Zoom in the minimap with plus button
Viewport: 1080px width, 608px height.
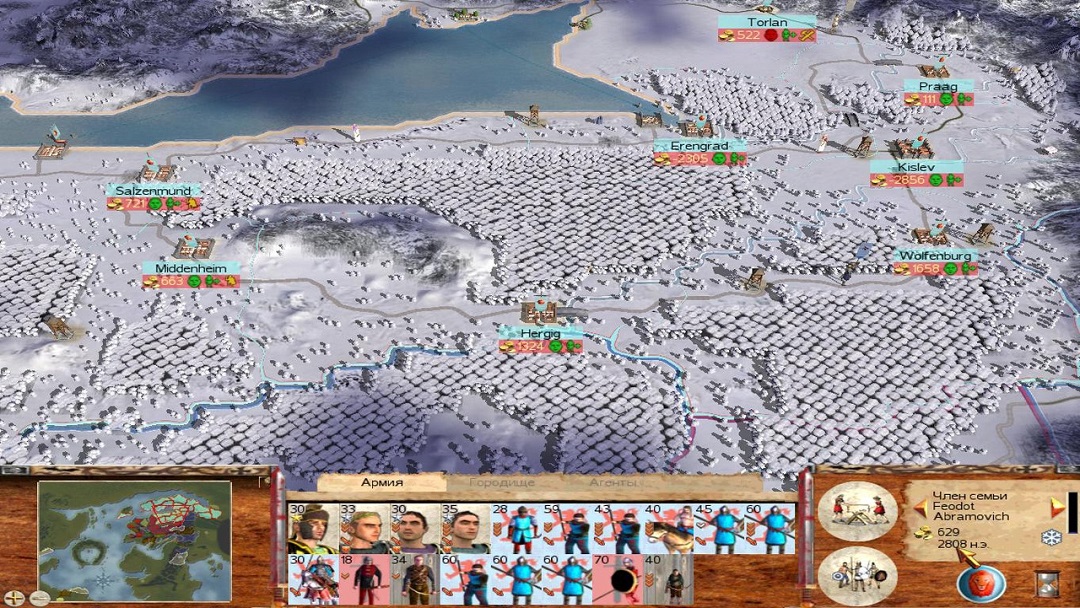[x=13, y=598]
